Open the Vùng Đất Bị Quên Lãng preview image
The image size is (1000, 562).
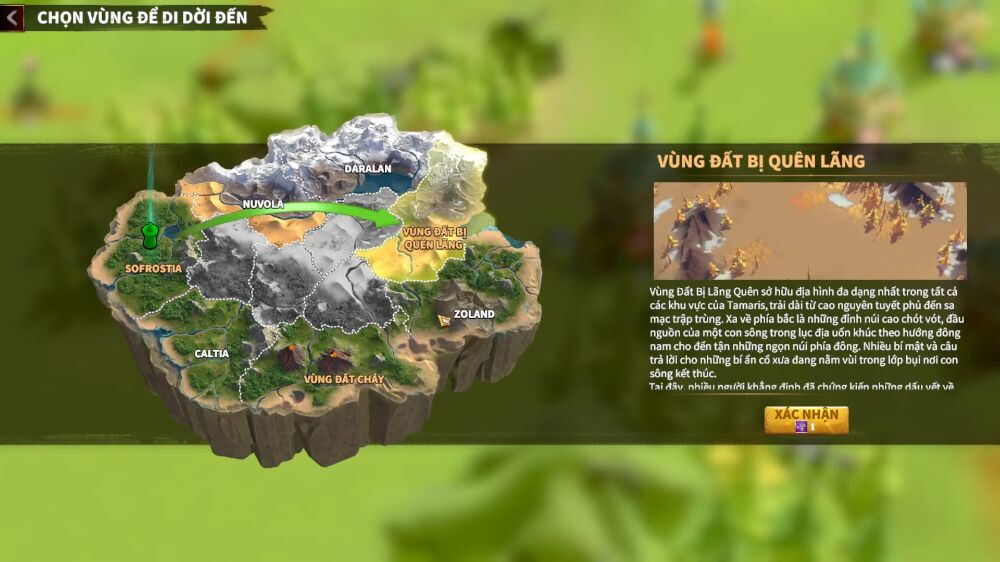[810, 231]
